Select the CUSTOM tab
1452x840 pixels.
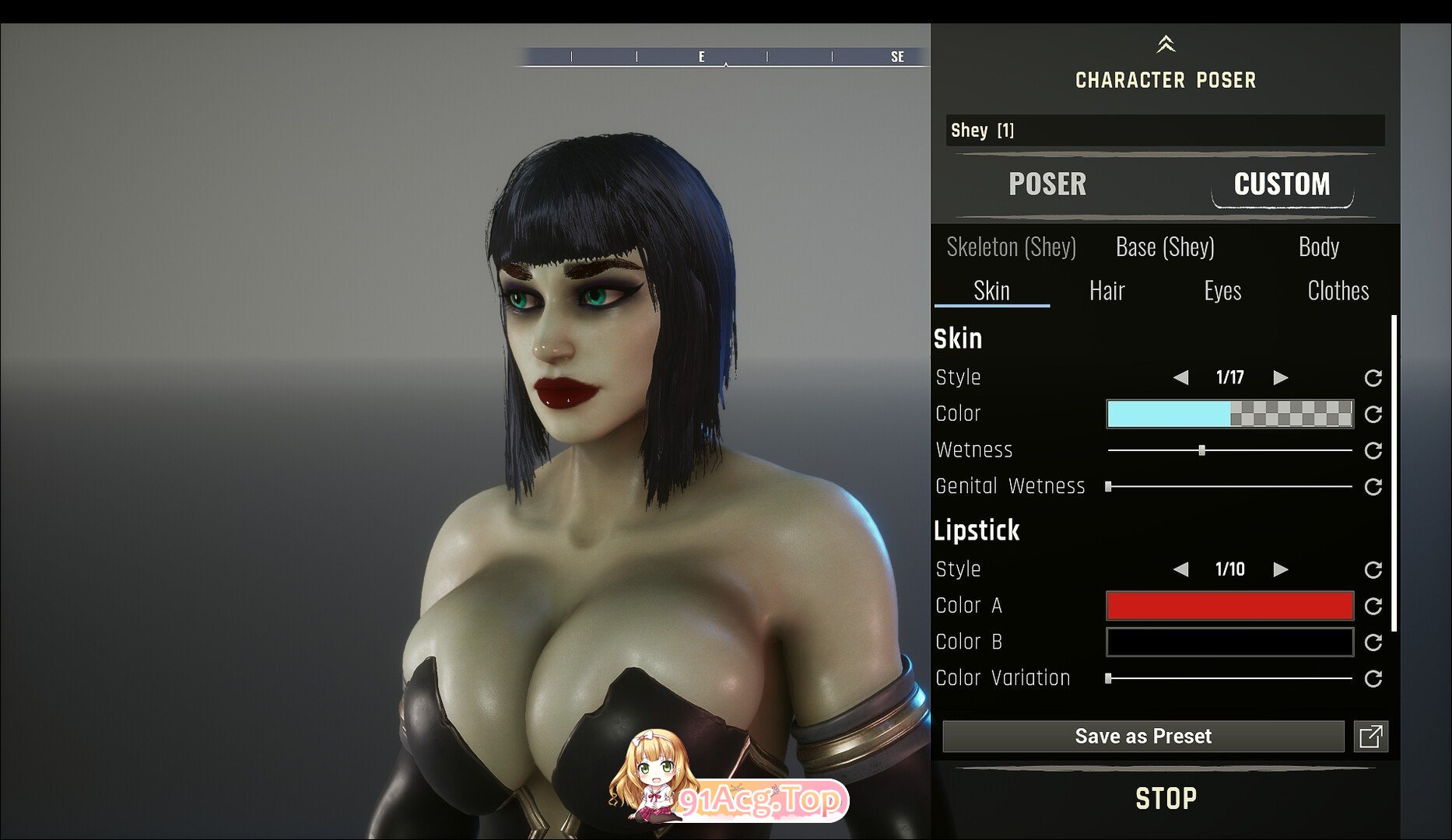1282,184
